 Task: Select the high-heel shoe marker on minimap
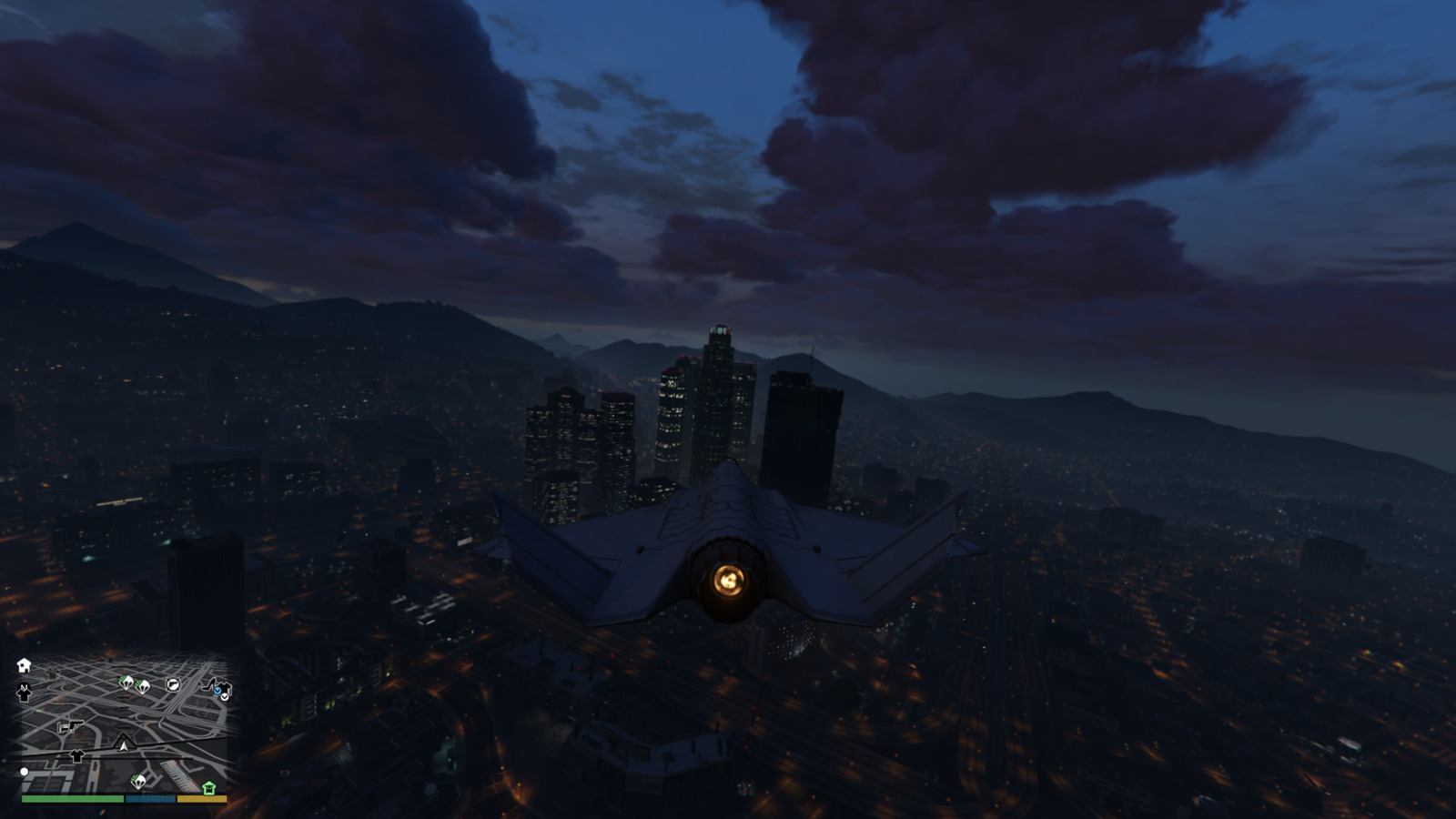pyautogui.click(x=209, y=683)
